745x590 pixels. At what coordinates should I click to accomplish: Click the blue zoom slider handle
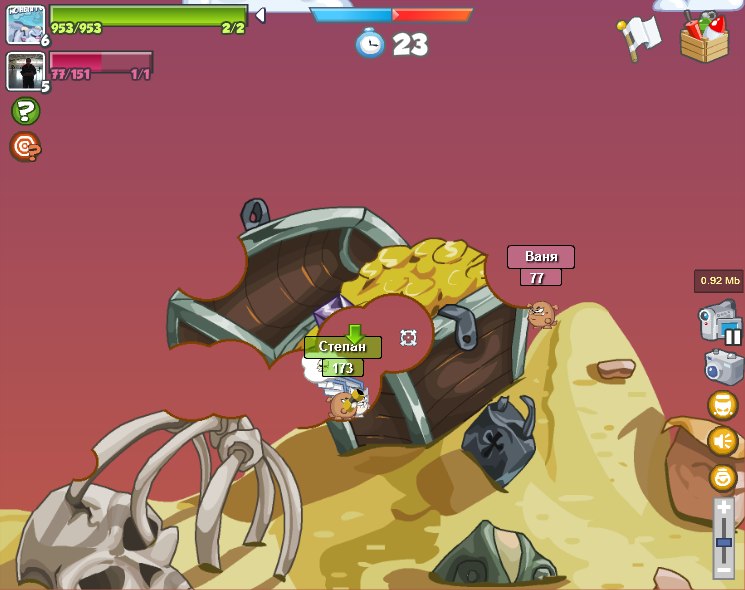pyautogui.click(x=724, y=542)
